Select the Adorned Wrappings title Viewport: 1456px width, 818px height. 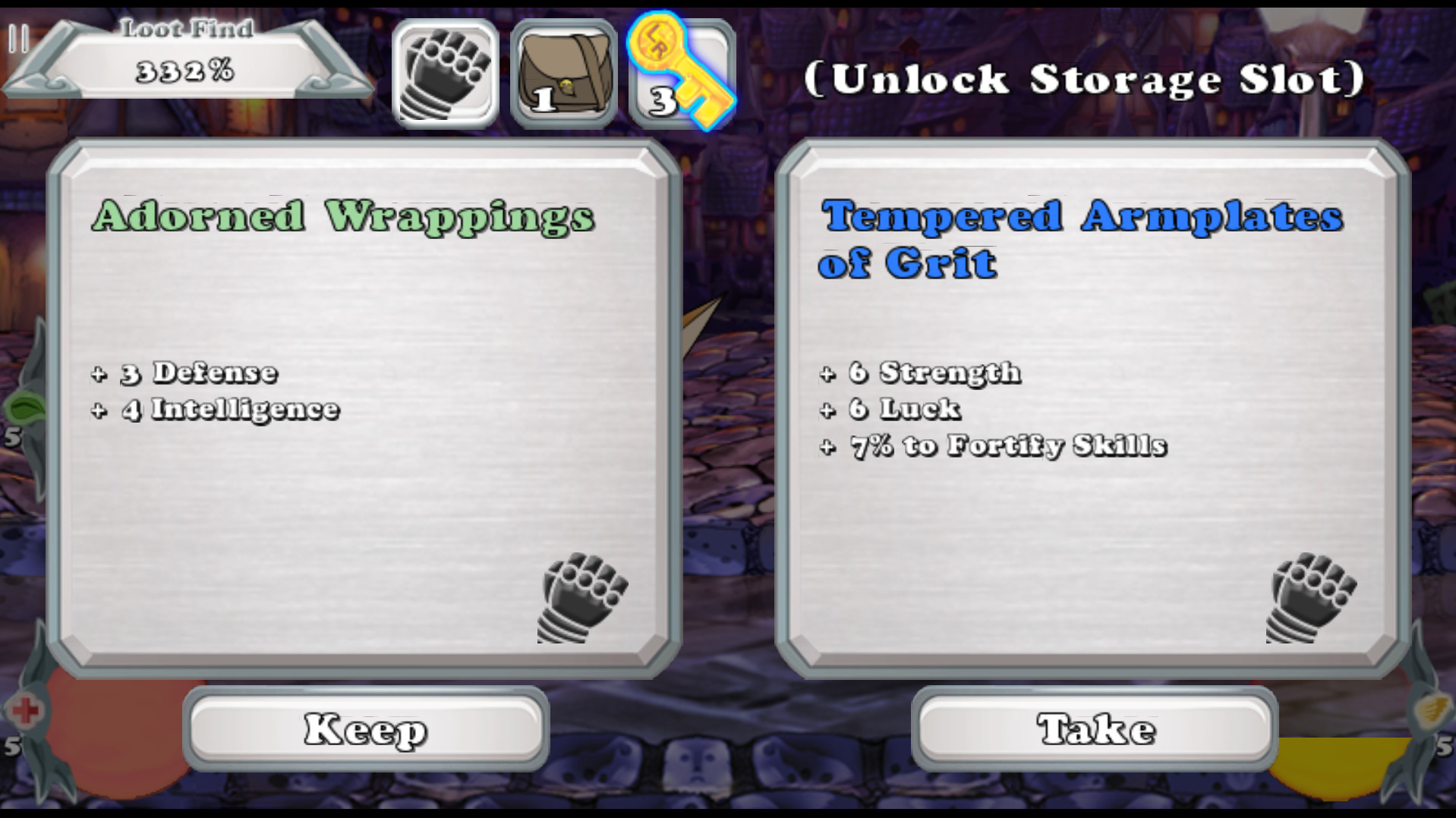click(344, 216)
